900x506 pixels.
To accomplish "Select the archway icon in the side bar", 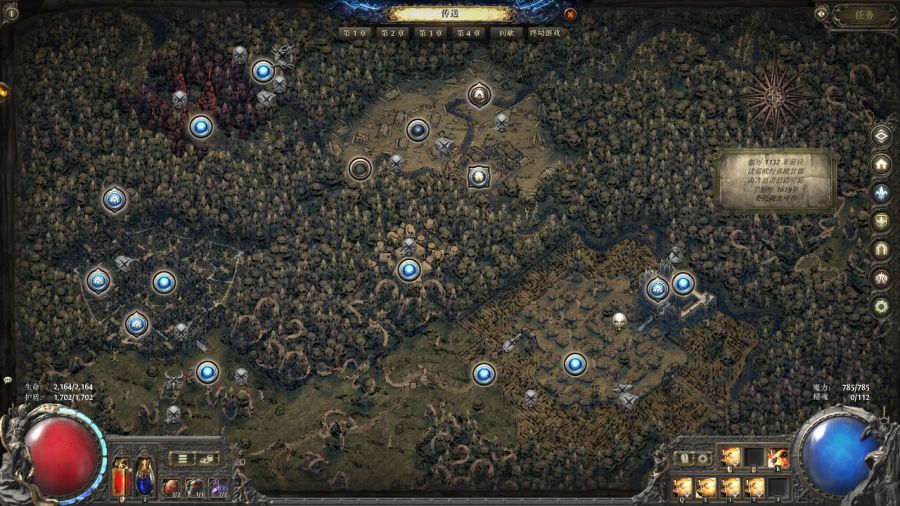I will tap(881, 249).
